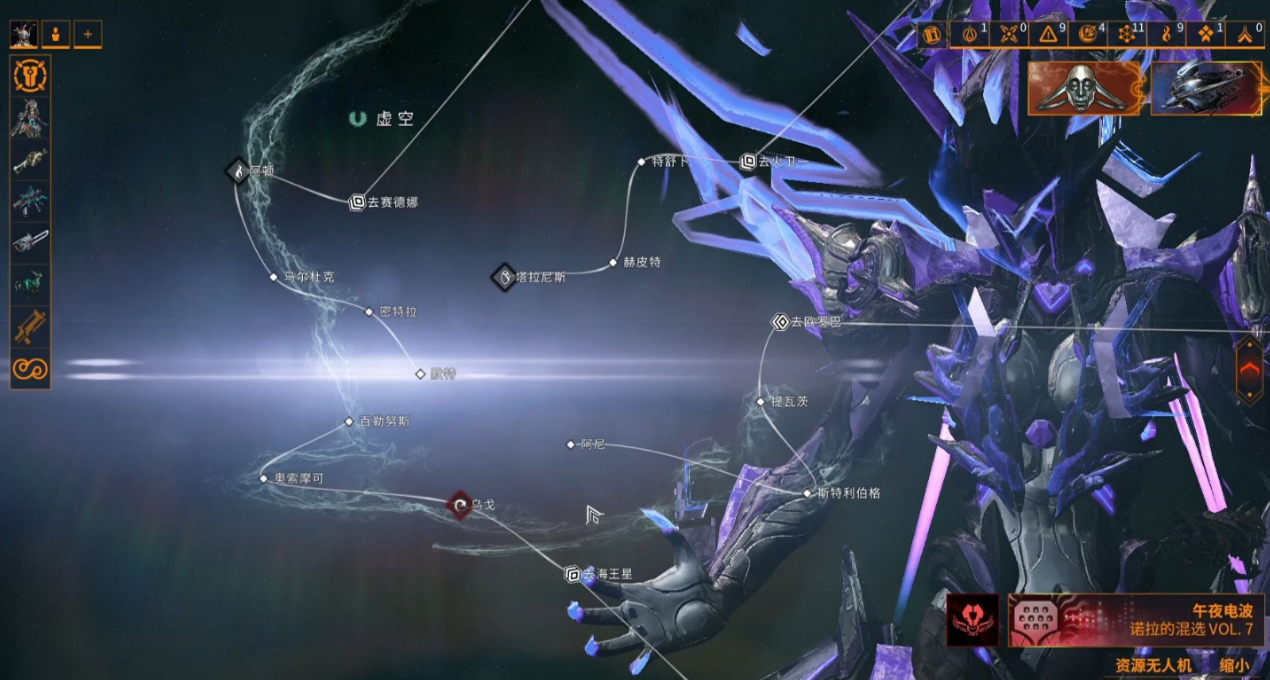Open the spaceship event panel

click(x=1205, y=88)
